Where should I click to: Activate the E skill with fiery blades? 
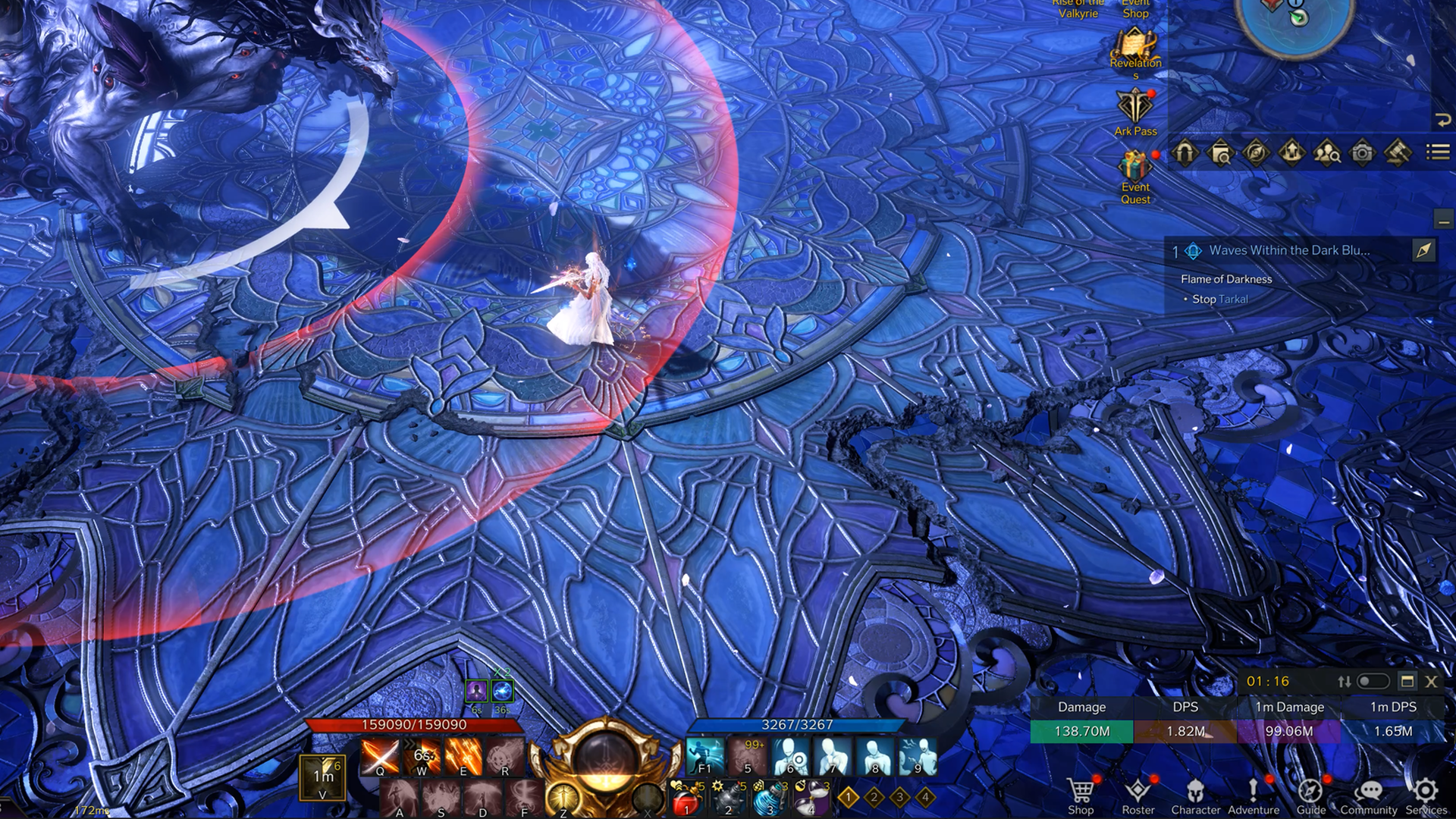463,756
